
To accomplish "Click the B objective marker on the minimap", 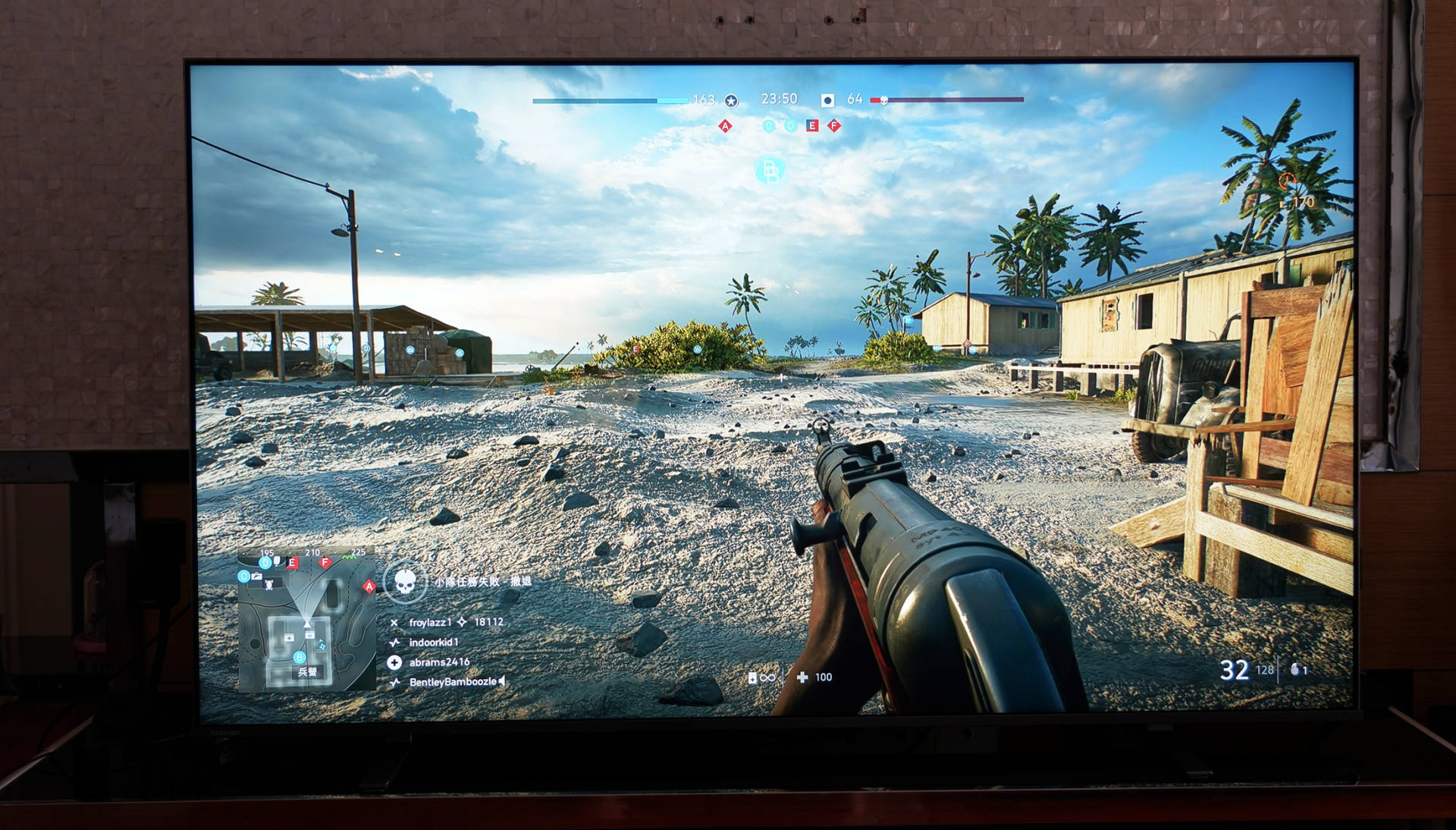I will coord(300,657).
